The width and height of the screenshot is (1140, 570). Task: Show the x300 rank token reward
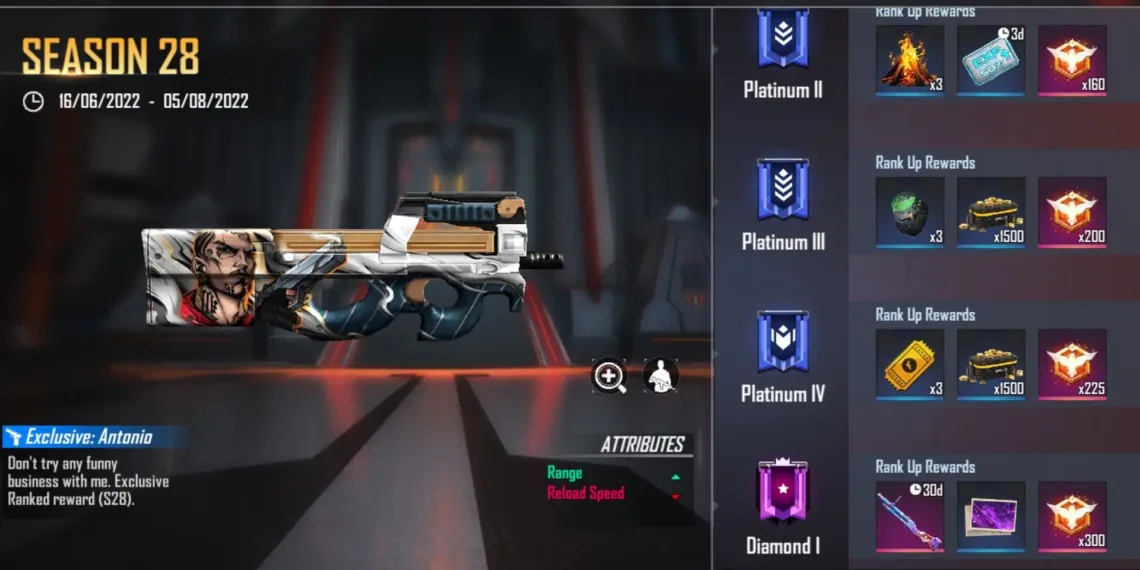(x=1072, y=516)
